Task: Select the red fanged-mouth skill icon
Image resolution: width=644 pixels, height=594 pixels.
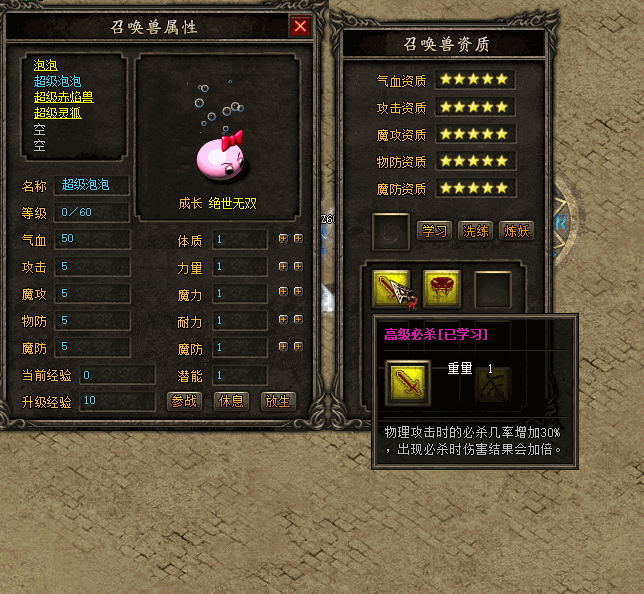Action: 441,288
